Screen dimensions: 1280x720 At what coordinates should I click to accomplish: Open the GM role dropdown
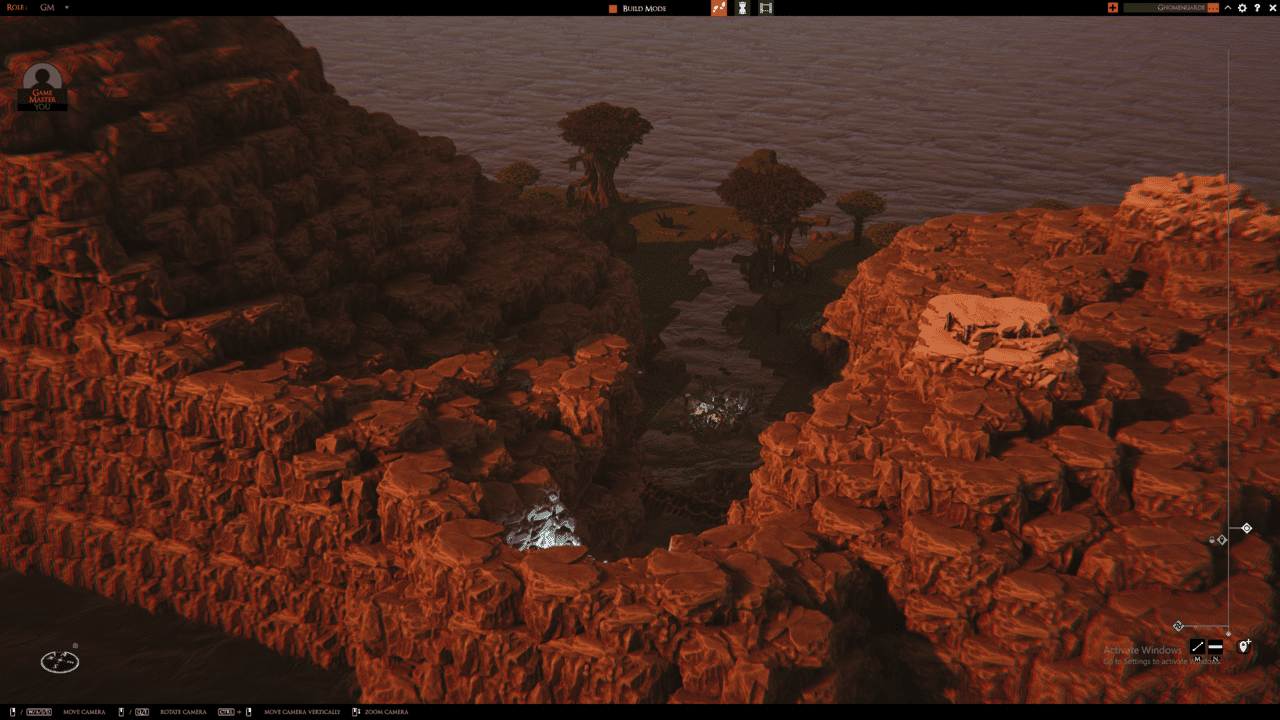pyautogui.click(x=67, y=8)
